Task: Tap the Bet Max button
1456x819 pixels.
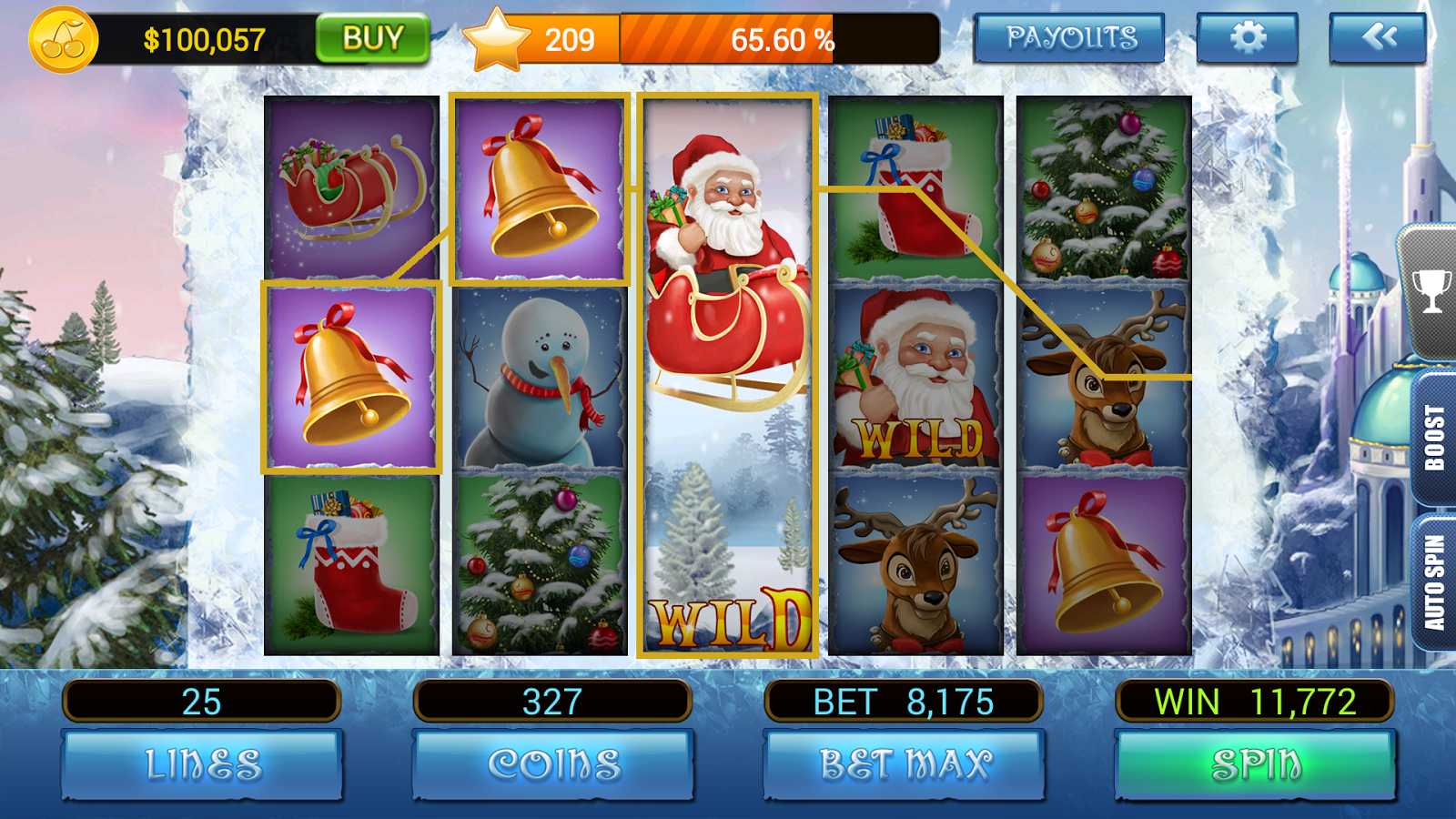Action: click(x=905, y=764)
